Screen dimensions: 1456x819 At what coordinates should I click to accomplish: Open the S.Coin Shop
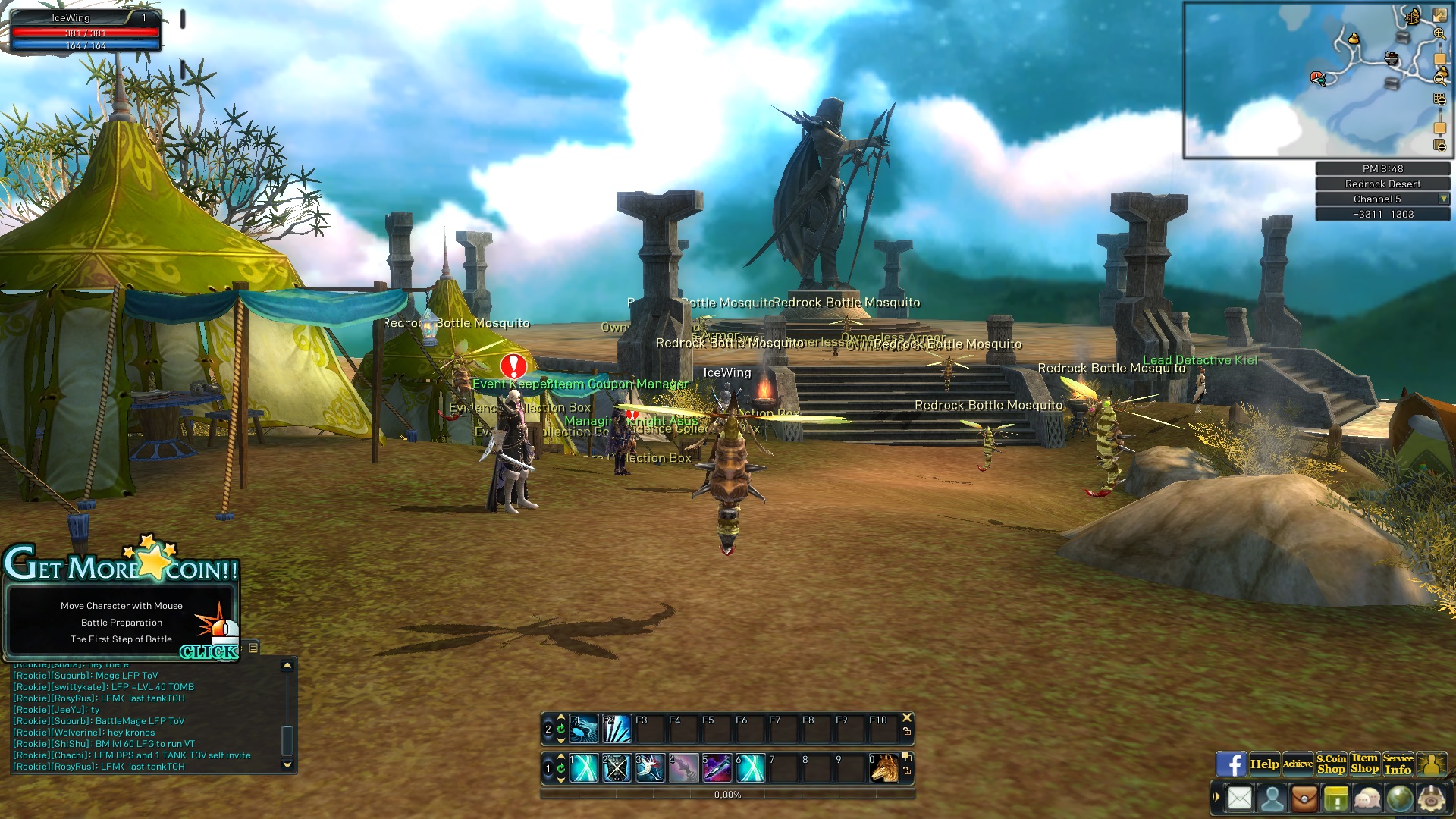(1331, 764)
